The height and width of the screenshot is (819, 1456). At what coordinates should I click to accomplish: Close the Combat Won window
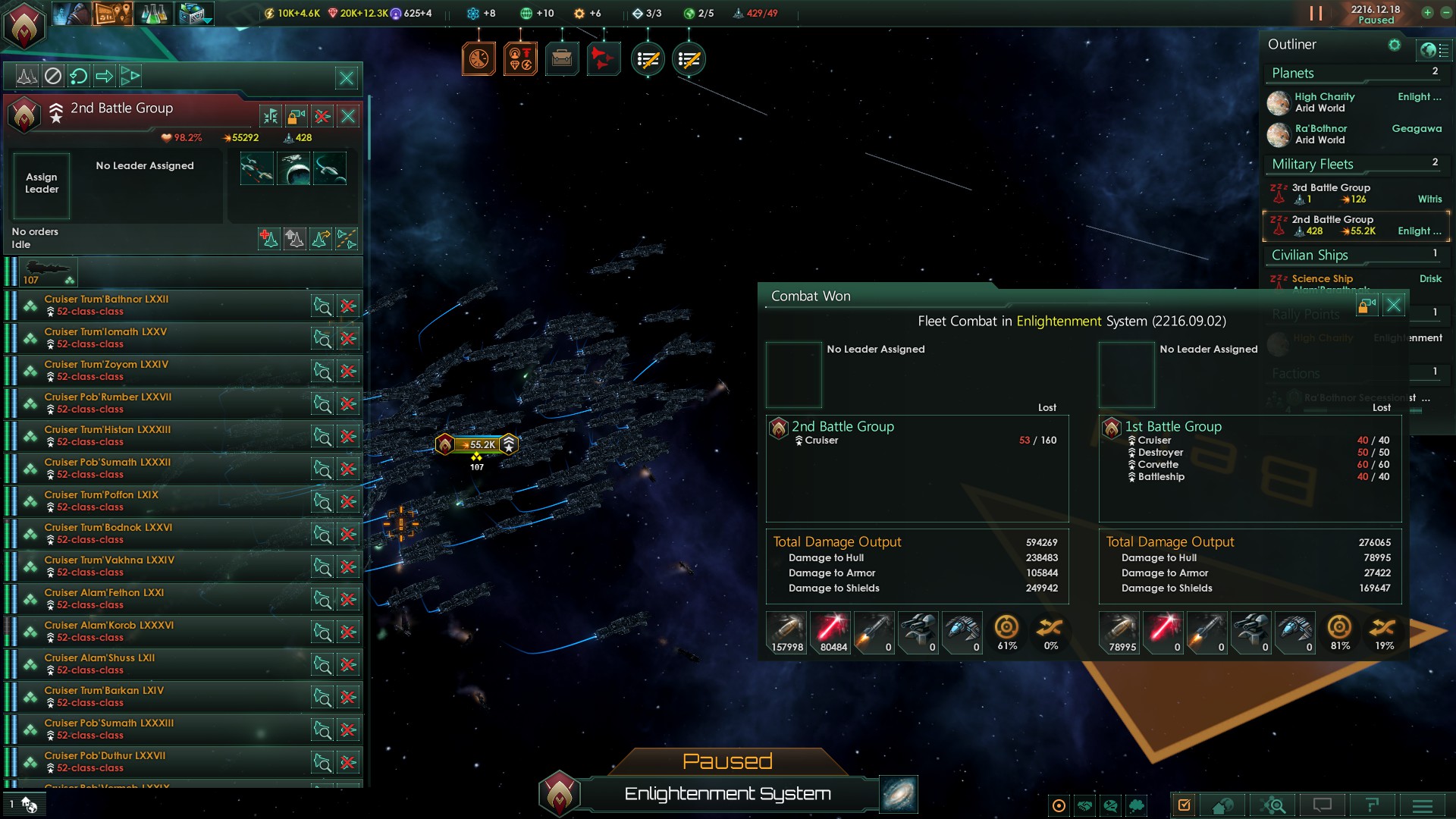pyautogui.click(x=1394, y=306)
